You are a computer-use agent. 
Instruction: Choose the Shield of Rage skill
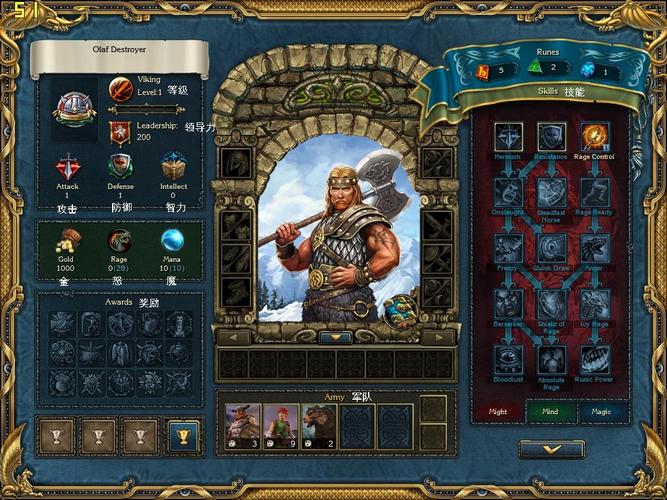[552, 304]
